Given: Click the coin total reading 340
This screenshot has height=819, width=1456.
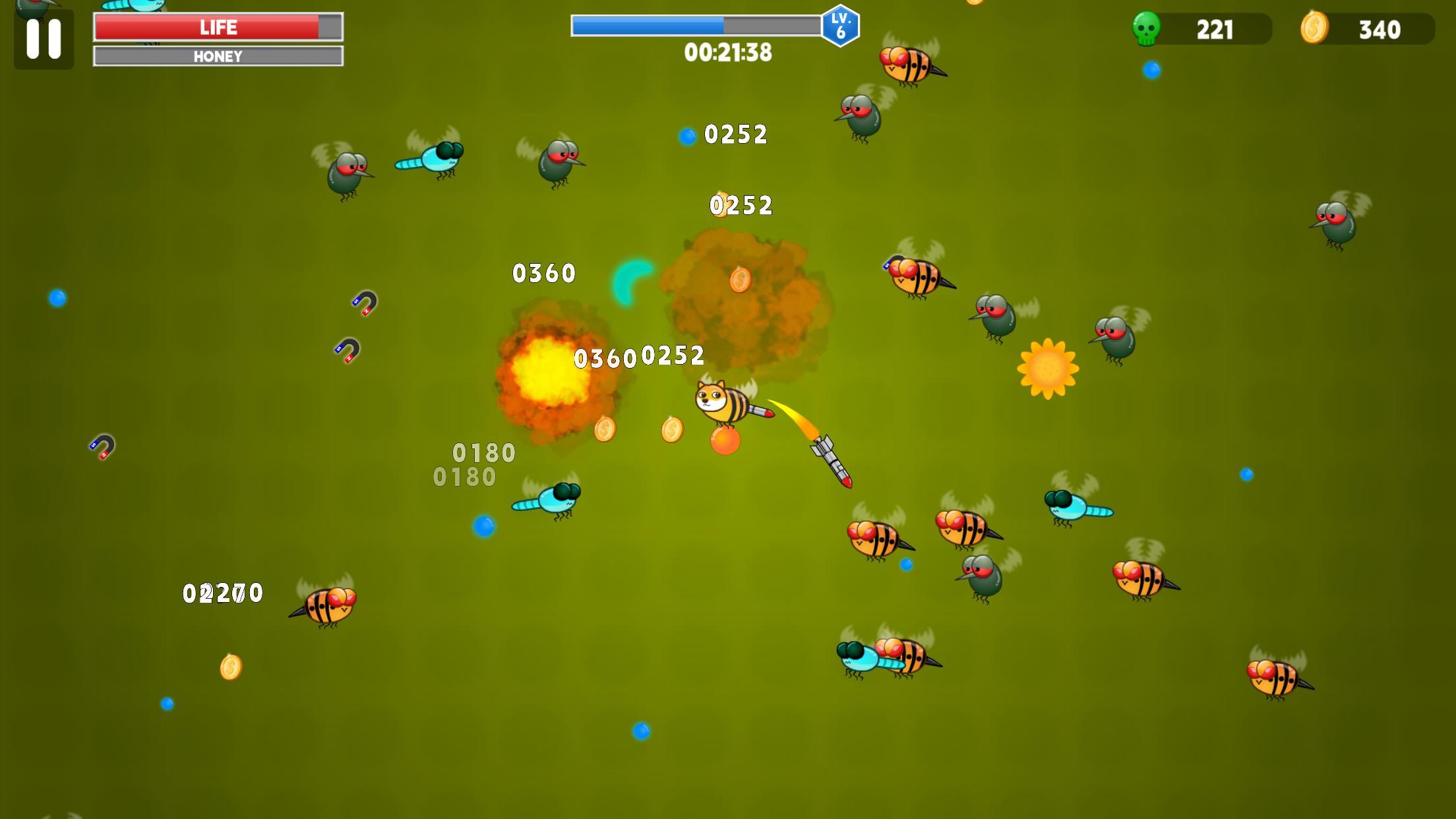Looking at the screenshot, I should coord(1382,29).
